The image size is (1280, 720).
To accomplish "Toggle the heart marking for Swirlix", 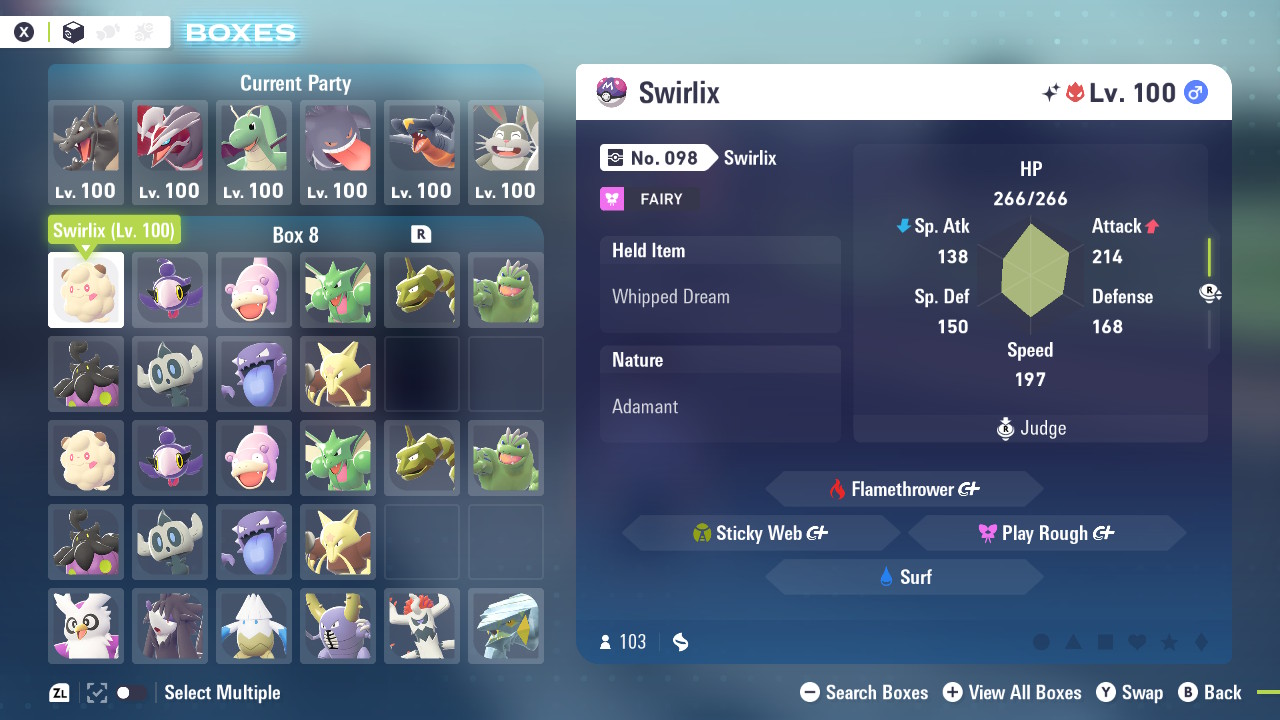I will pyautogui.click(x=1137, y=642).
